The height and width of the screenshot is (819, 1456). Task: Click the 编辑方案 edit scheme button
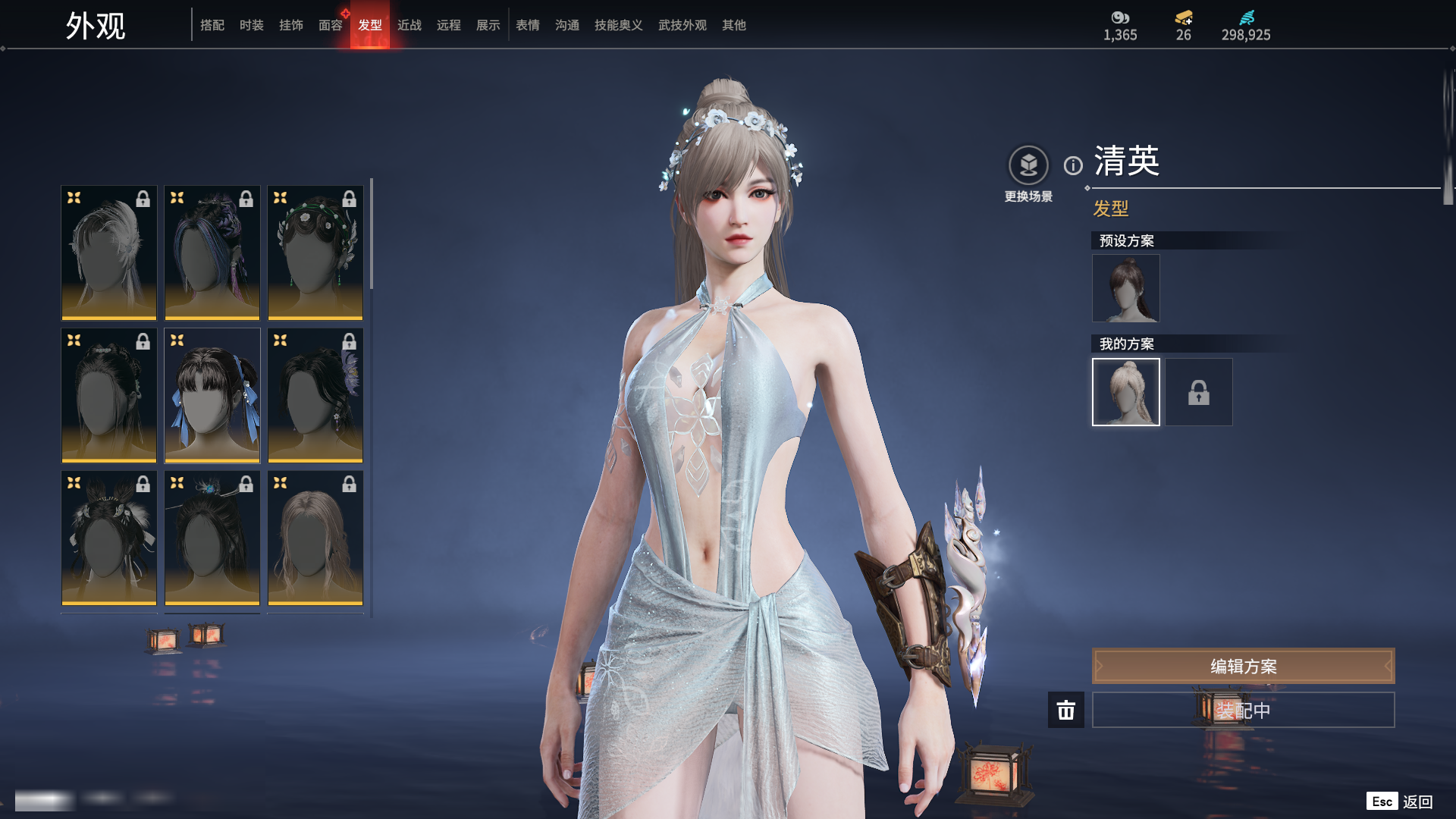pyautogui.click(x=1243, y=666)
